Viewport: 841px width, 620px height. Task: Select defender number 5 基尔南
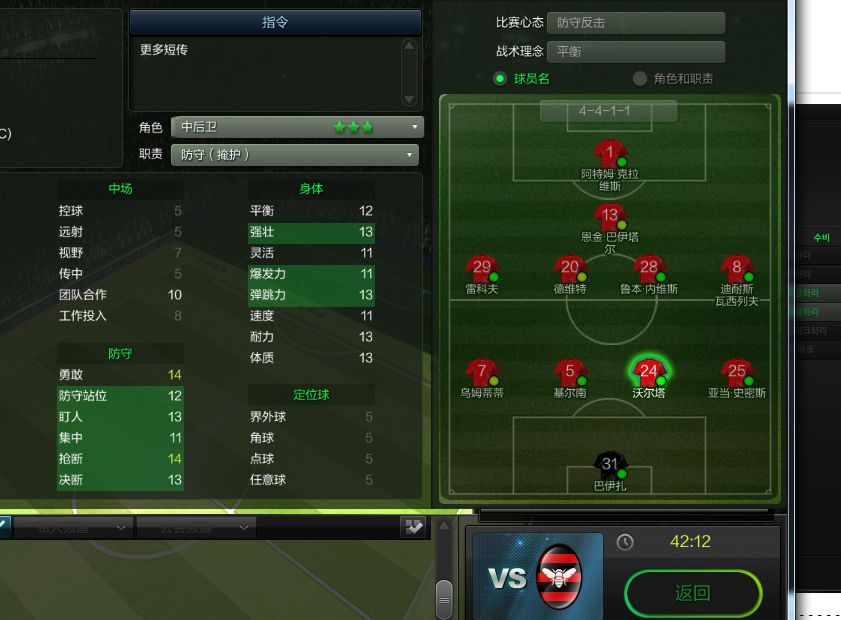point(570,374)
